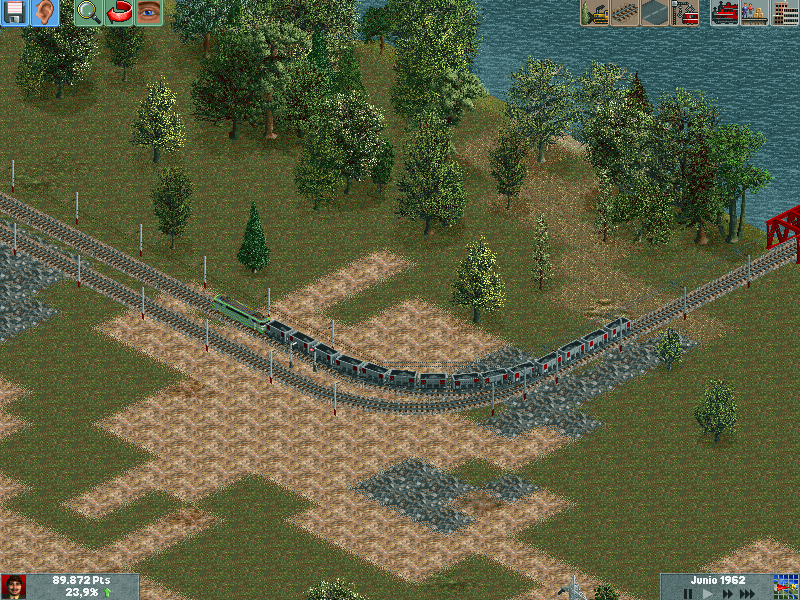The width and height of the screenshot is (800, 600).
Task: Select the bulldozer terrain tool
Action: click(x=596, y=13)
